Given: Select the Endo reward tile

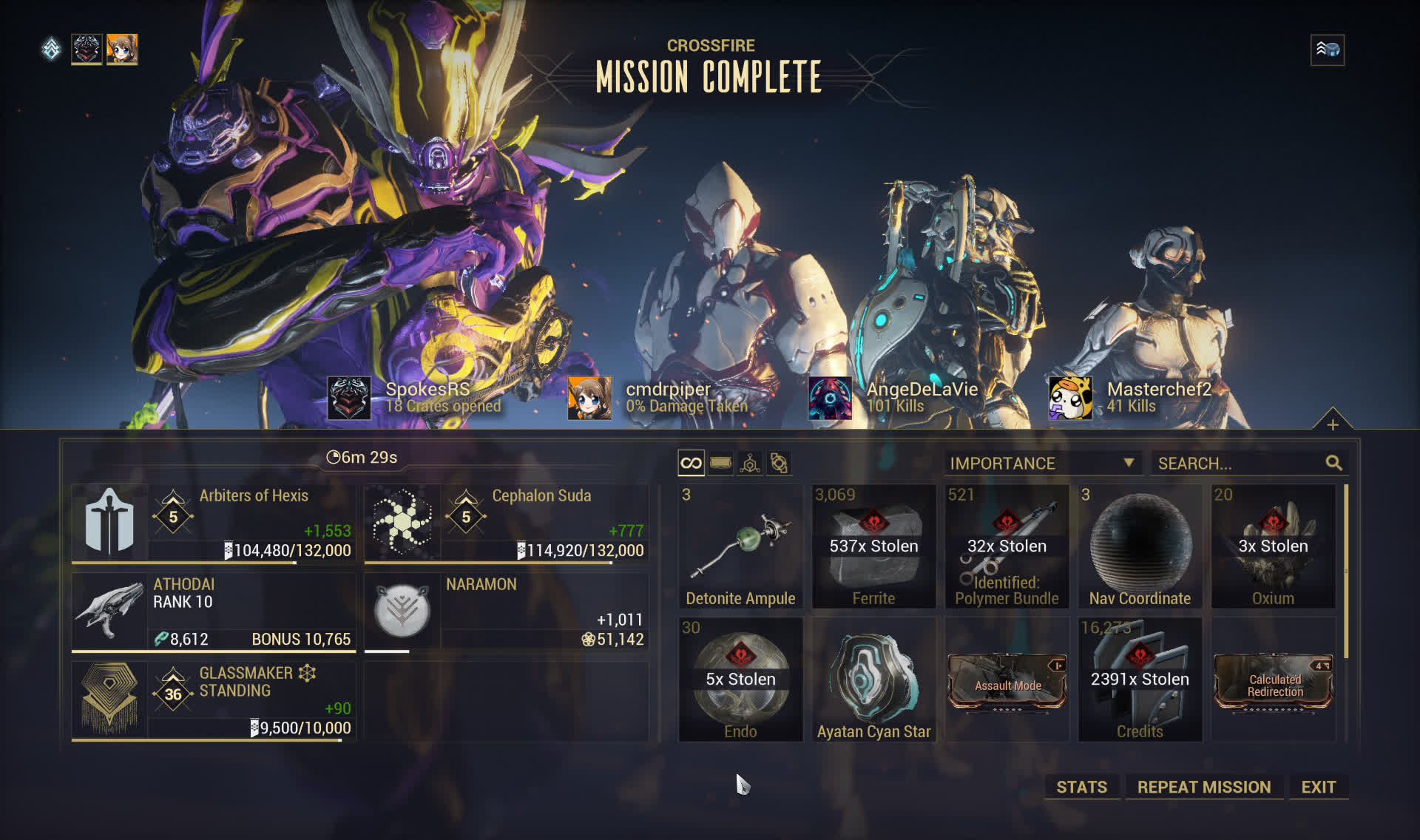Looking at the screenshot, I should tap(740, 680).
